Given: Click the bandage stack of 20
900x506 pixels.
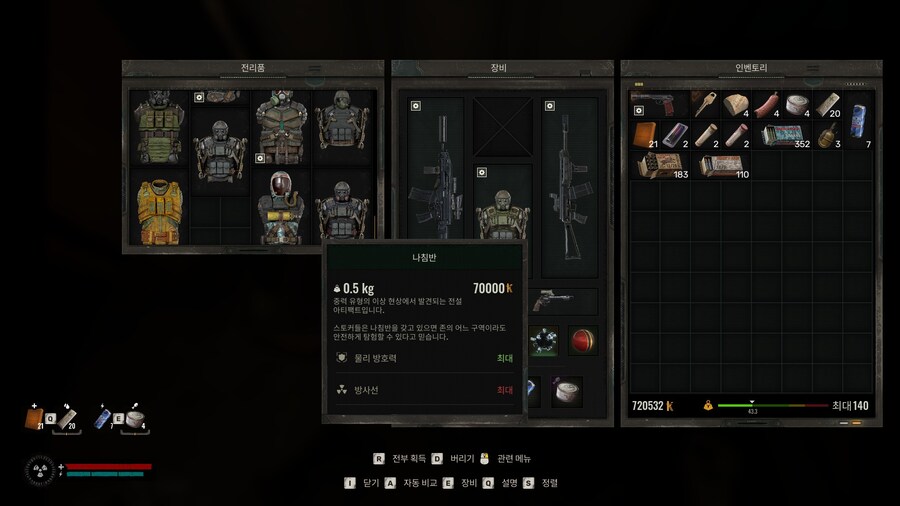Looking at the screenshot, I should (828, 105).
